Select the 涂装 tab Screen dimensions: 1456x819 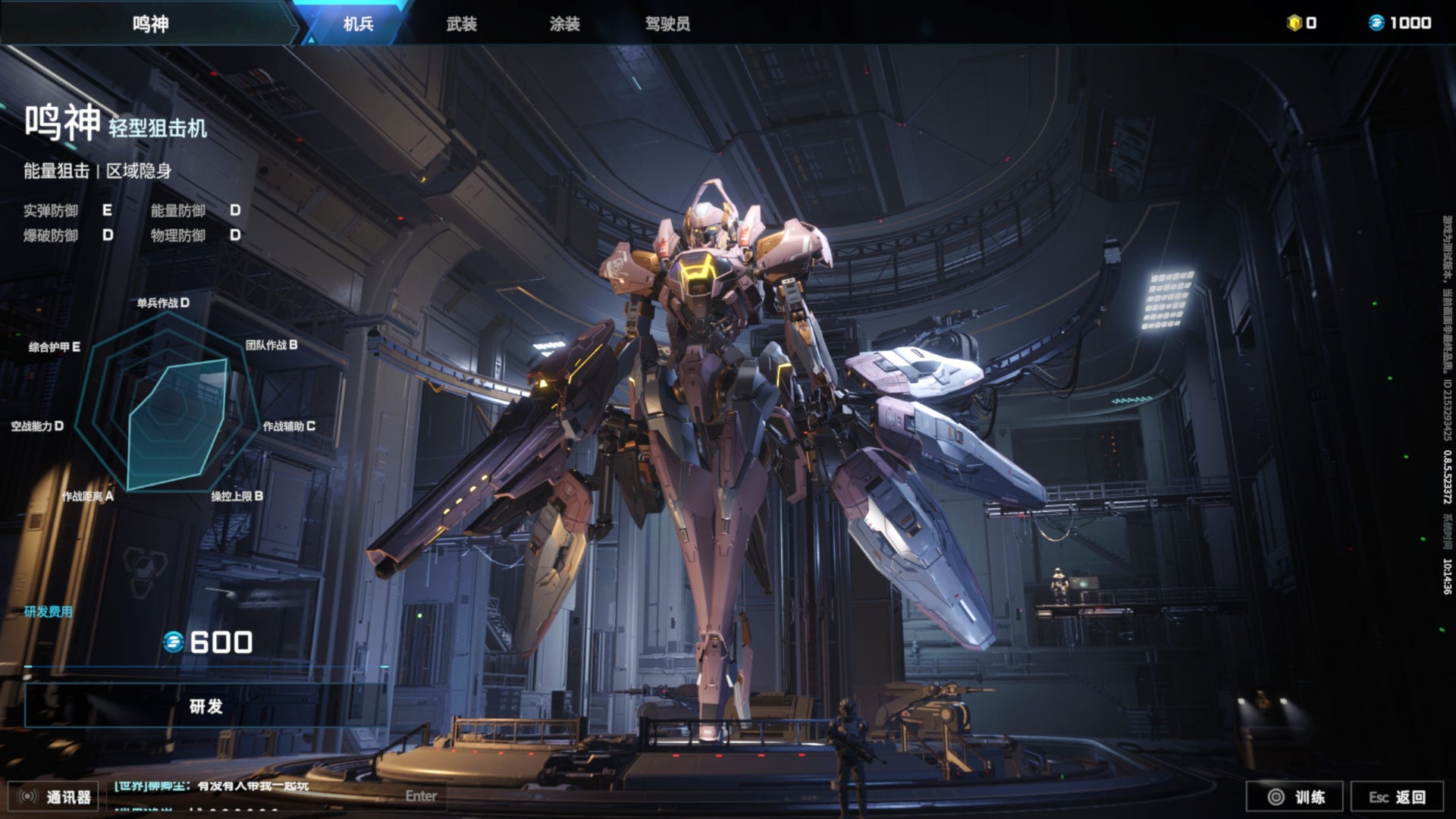pos(564,24)
